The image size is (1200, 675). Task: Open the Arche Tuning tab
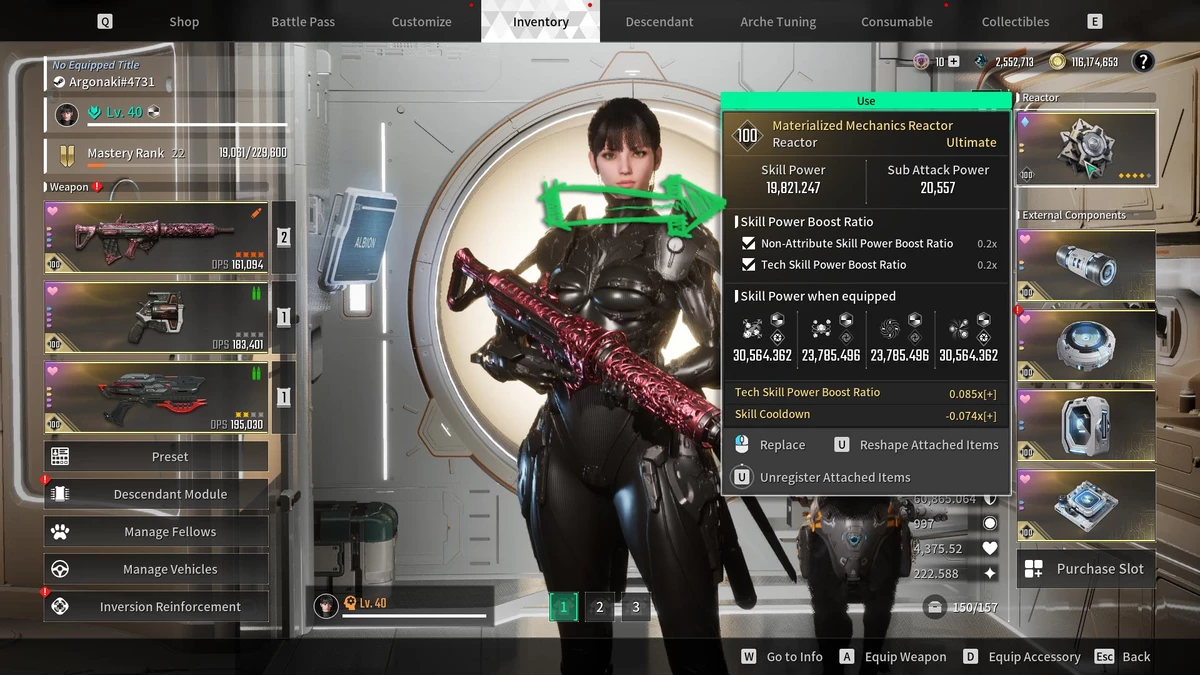pos(778,21)
